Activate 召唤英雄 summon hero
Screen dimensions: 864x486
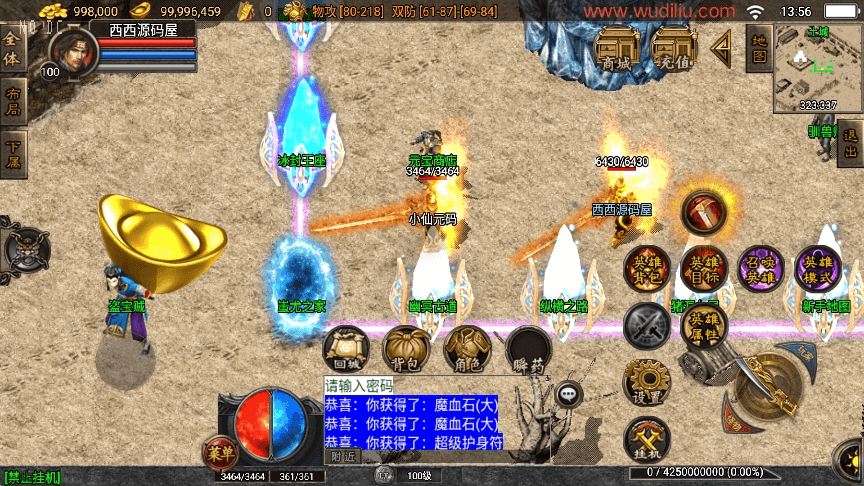pyautogui.click(x=762, y=268)
